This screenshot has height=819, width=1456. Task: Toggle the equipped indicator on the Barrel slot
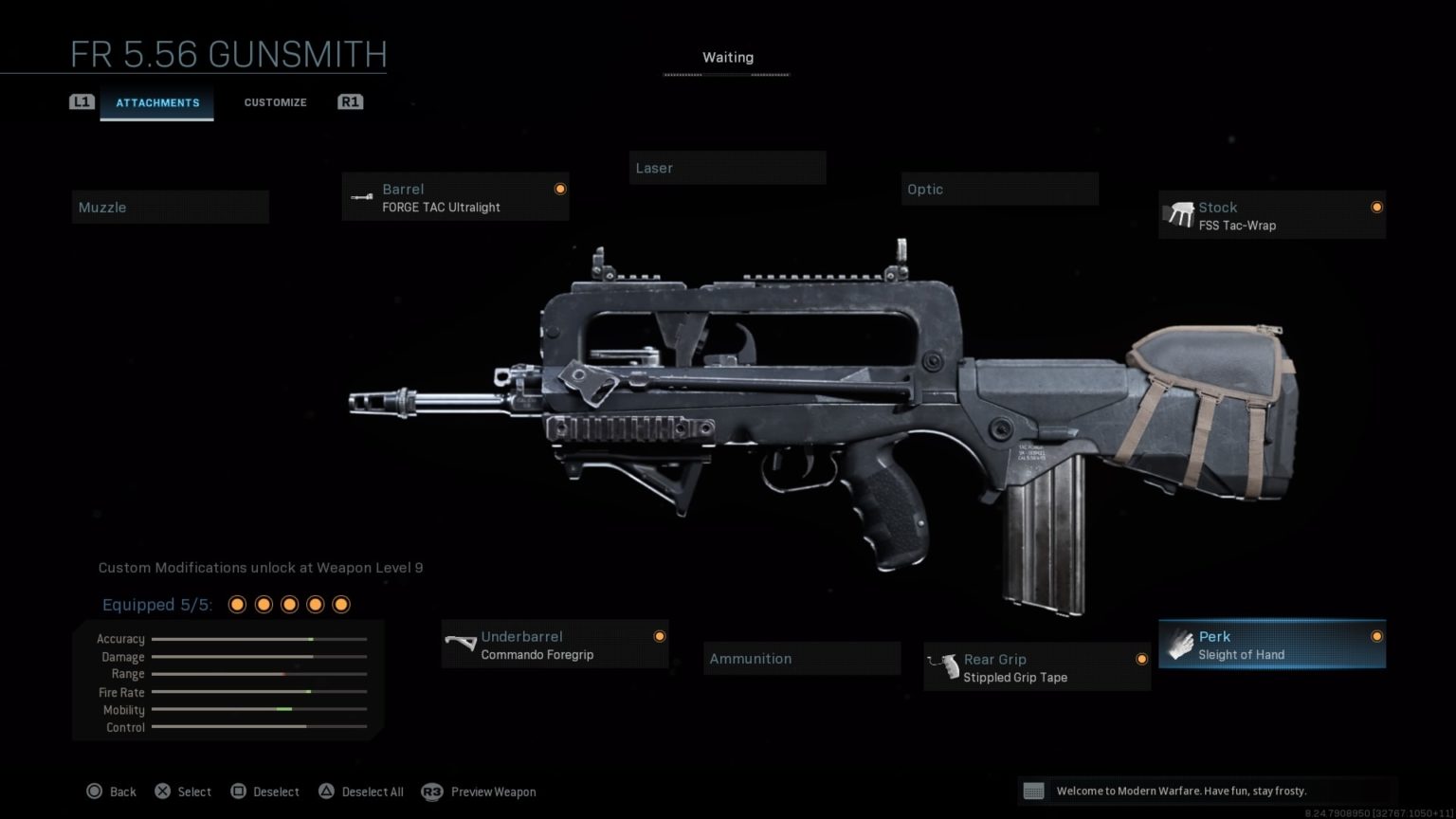point(560,188)
